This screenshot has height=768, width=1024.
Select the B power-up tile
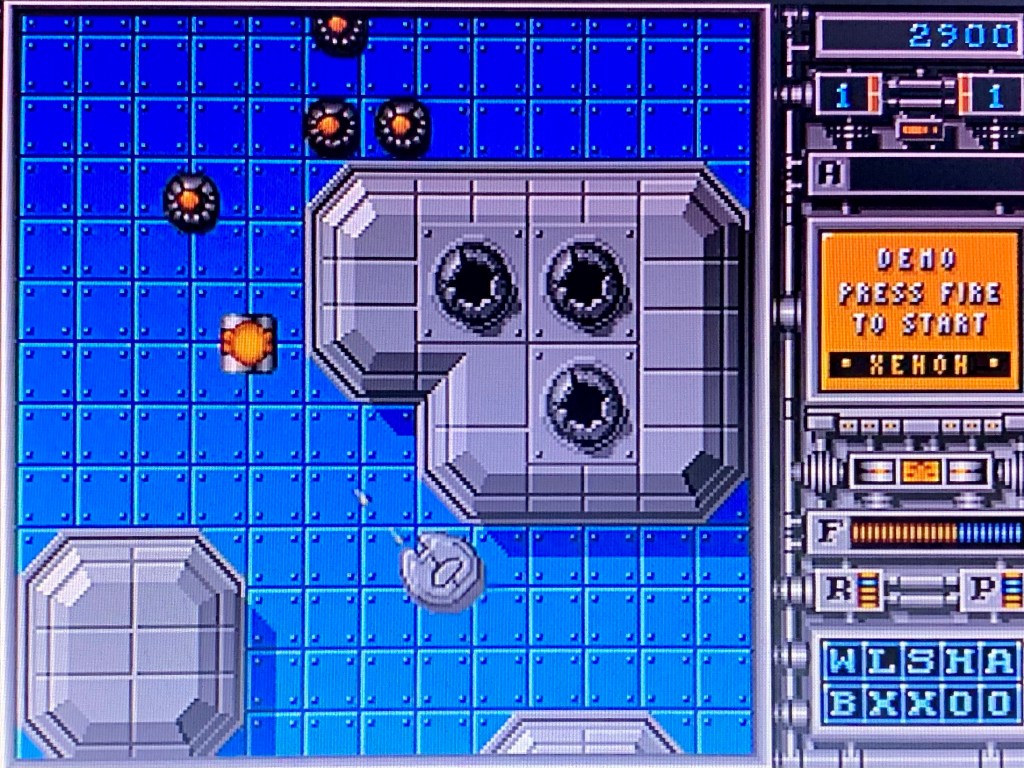pos(845,703)
